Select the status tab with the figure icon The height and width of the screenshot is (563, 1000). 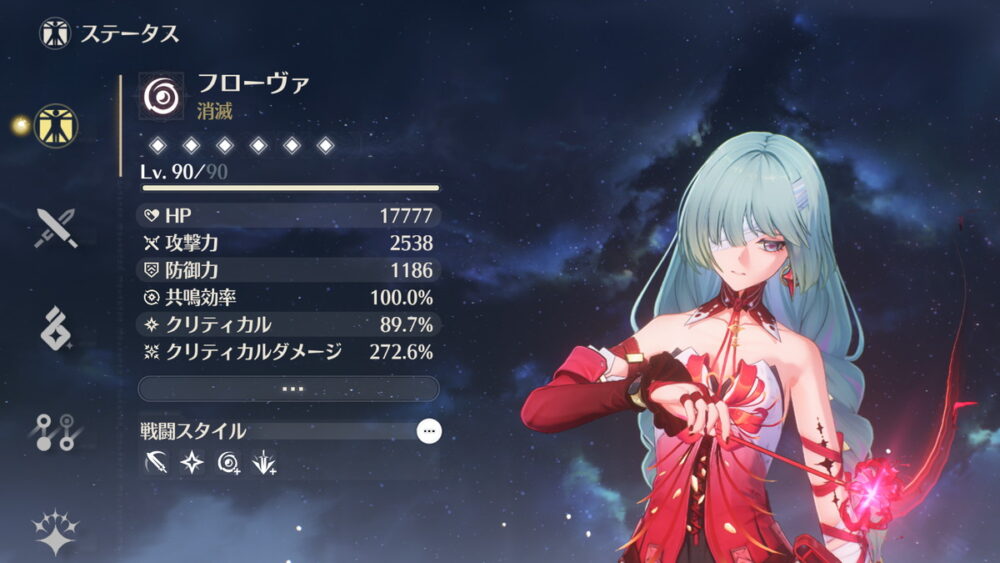coord(55,125)
